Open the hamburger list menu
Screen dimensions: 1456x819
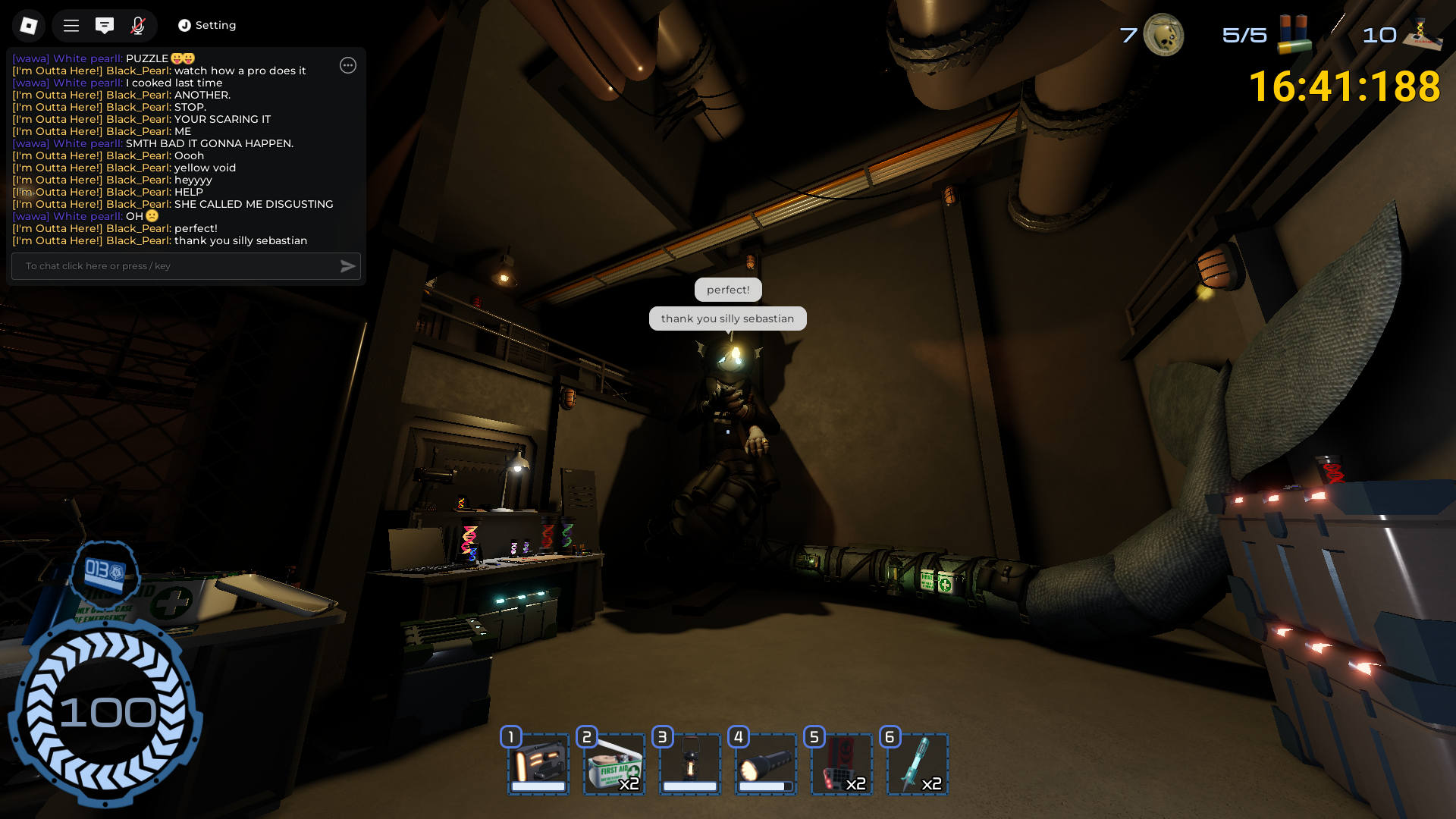[x=71, y=26]
